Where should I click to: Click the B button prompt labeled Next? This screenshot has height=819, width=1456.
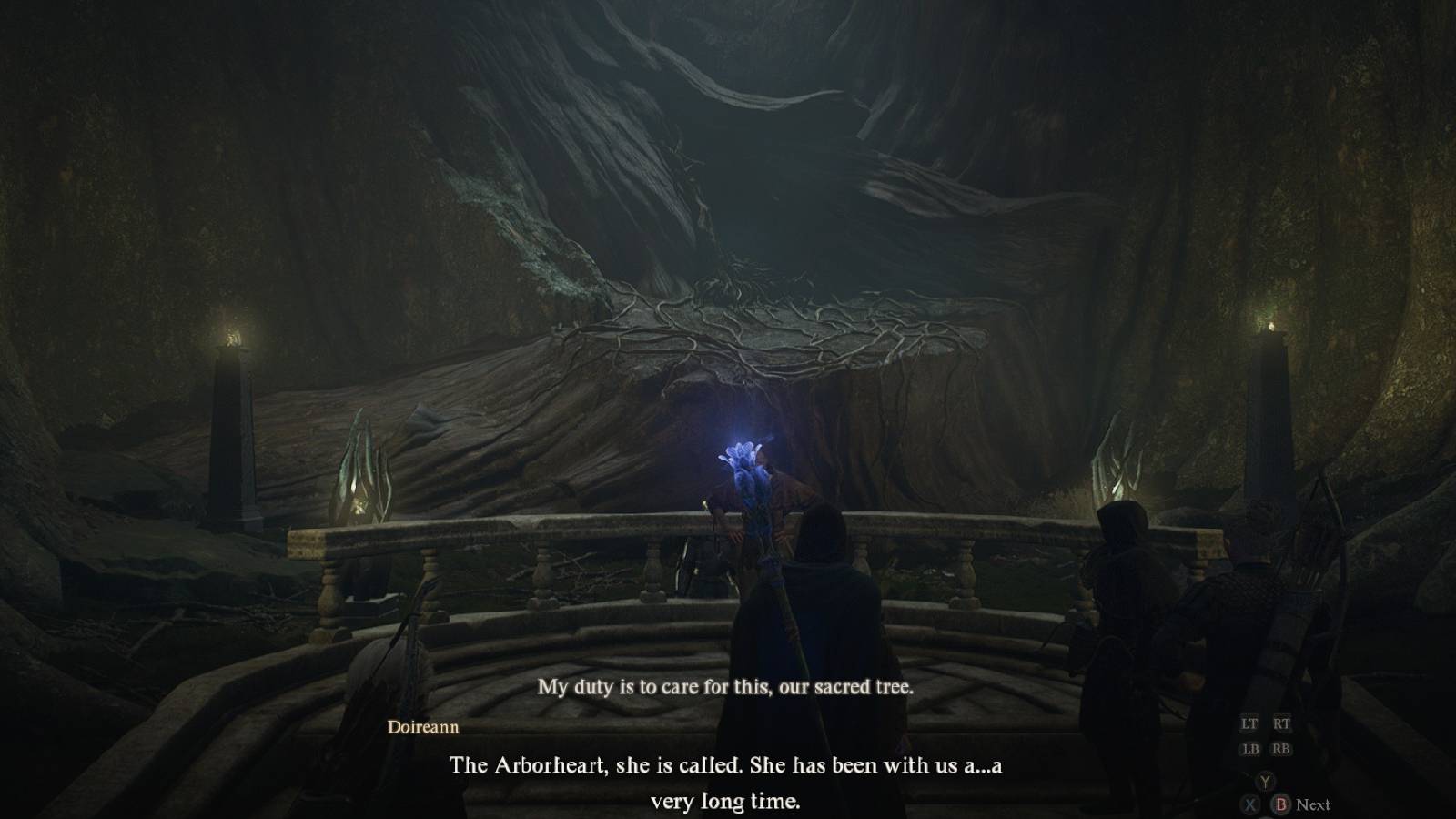coord(1281,804)
